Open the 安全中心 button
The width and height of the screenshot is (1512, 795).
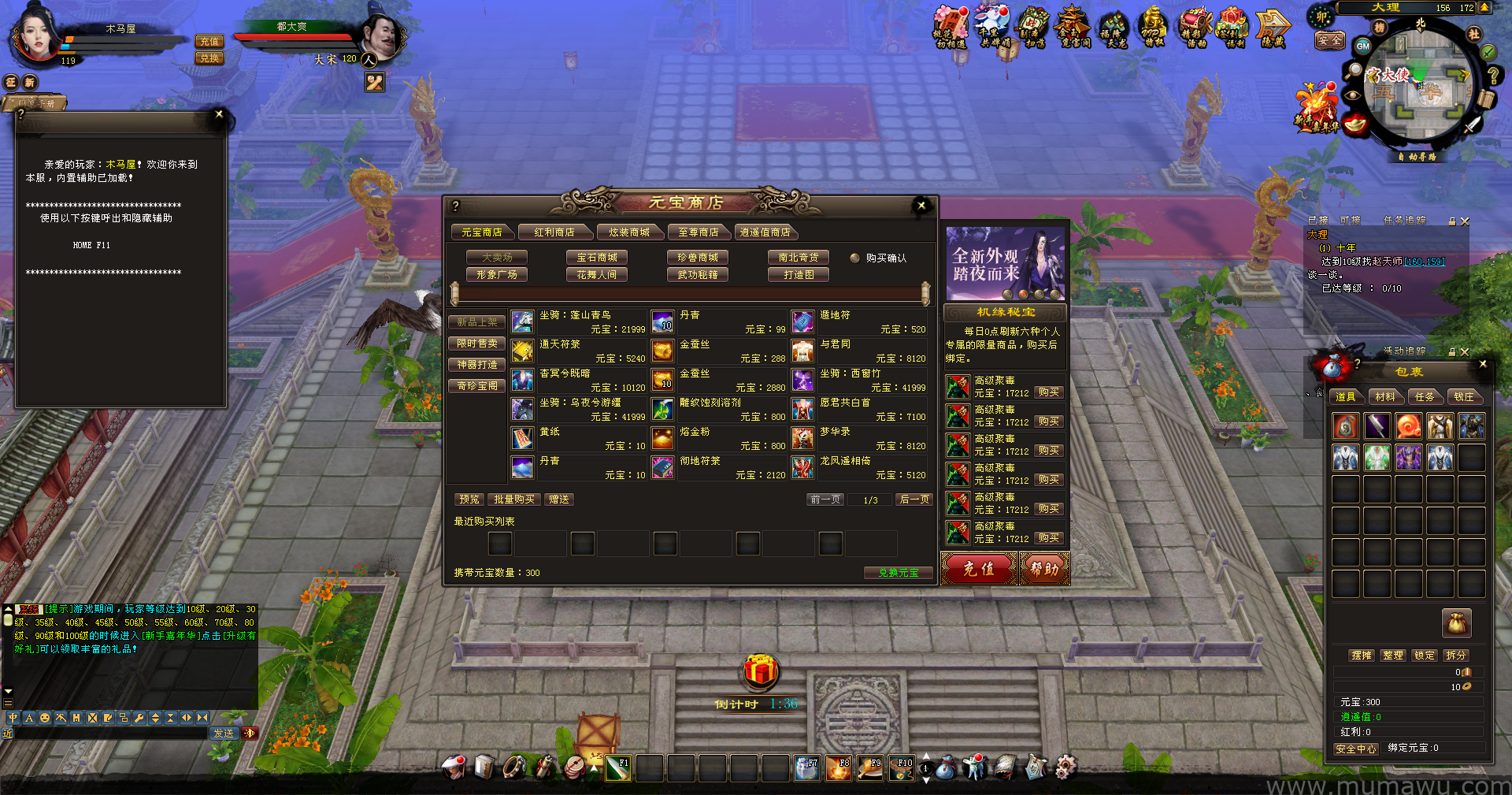click(1355, 749)
